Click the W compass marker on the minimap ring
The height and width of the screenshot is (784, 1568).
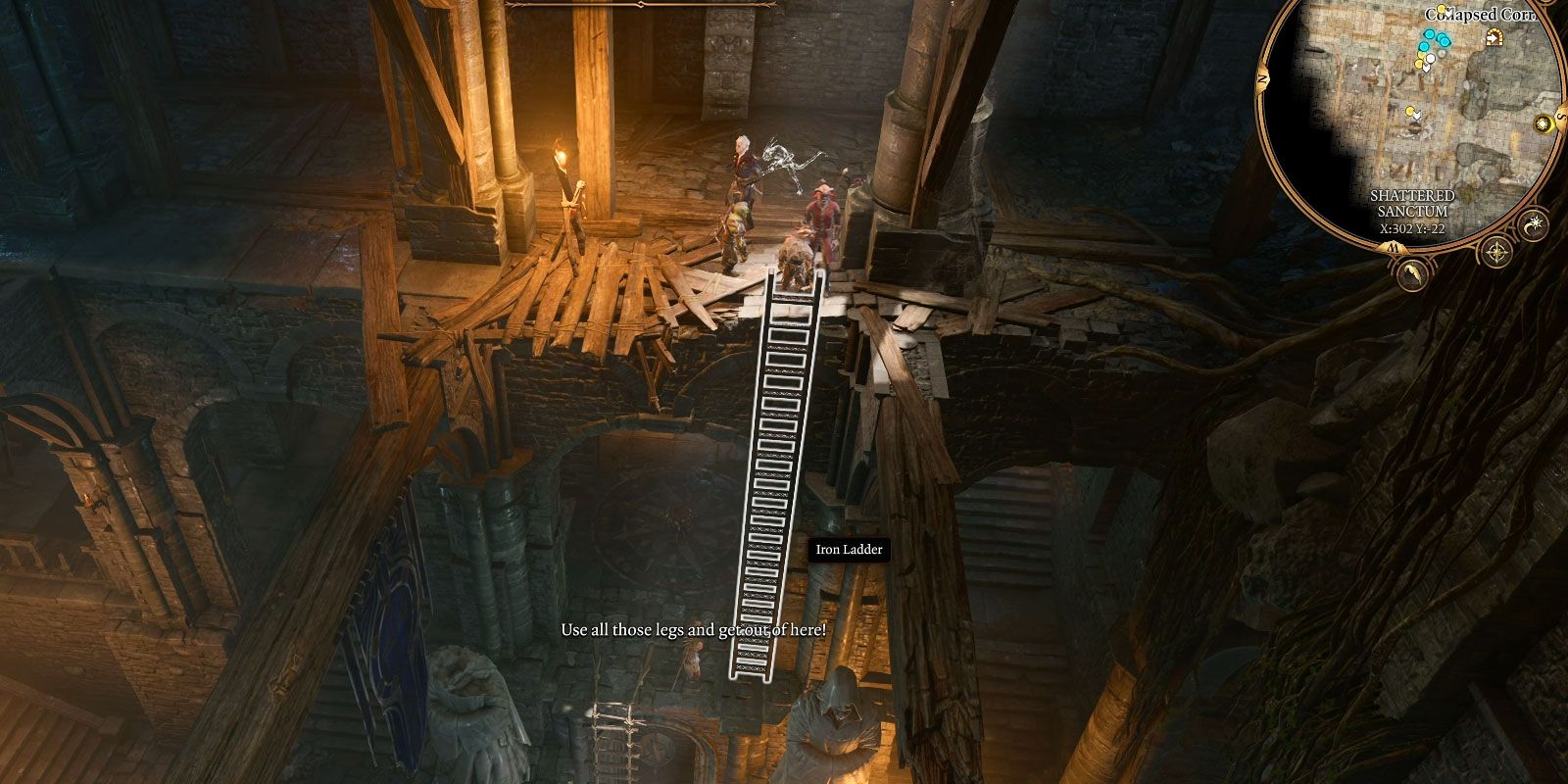coord(1394,247)
